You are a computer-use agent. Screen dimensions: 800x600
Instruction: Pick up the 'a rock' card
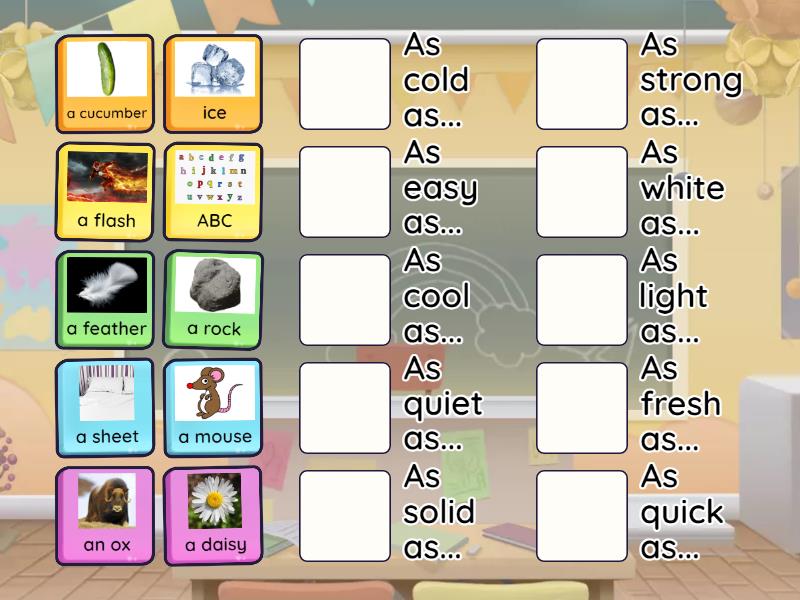click(213, 299)
